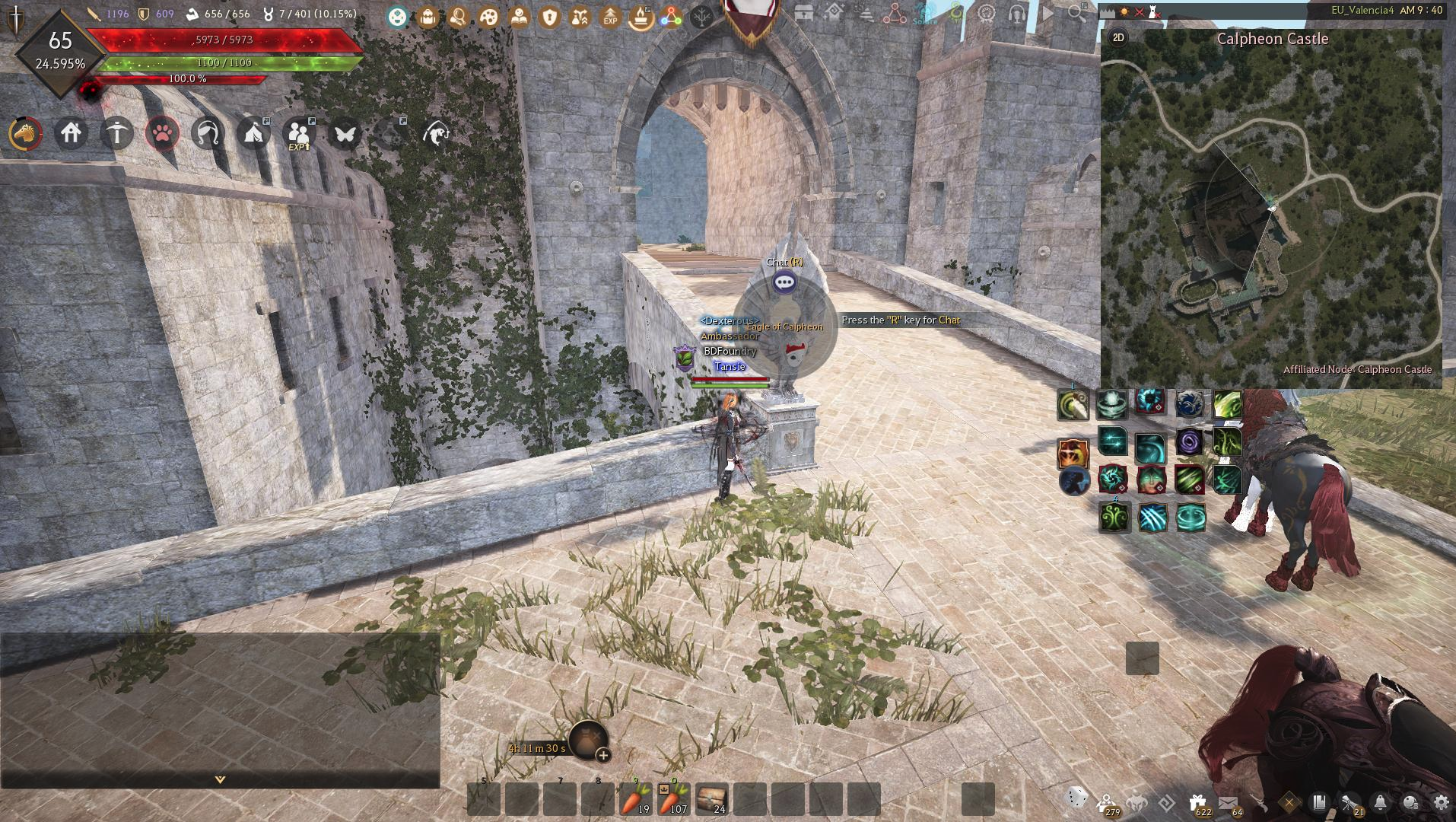Toggle the minimap 2D button
1456x822 pixels.
pyautogui.click(x=1118, y=38)
